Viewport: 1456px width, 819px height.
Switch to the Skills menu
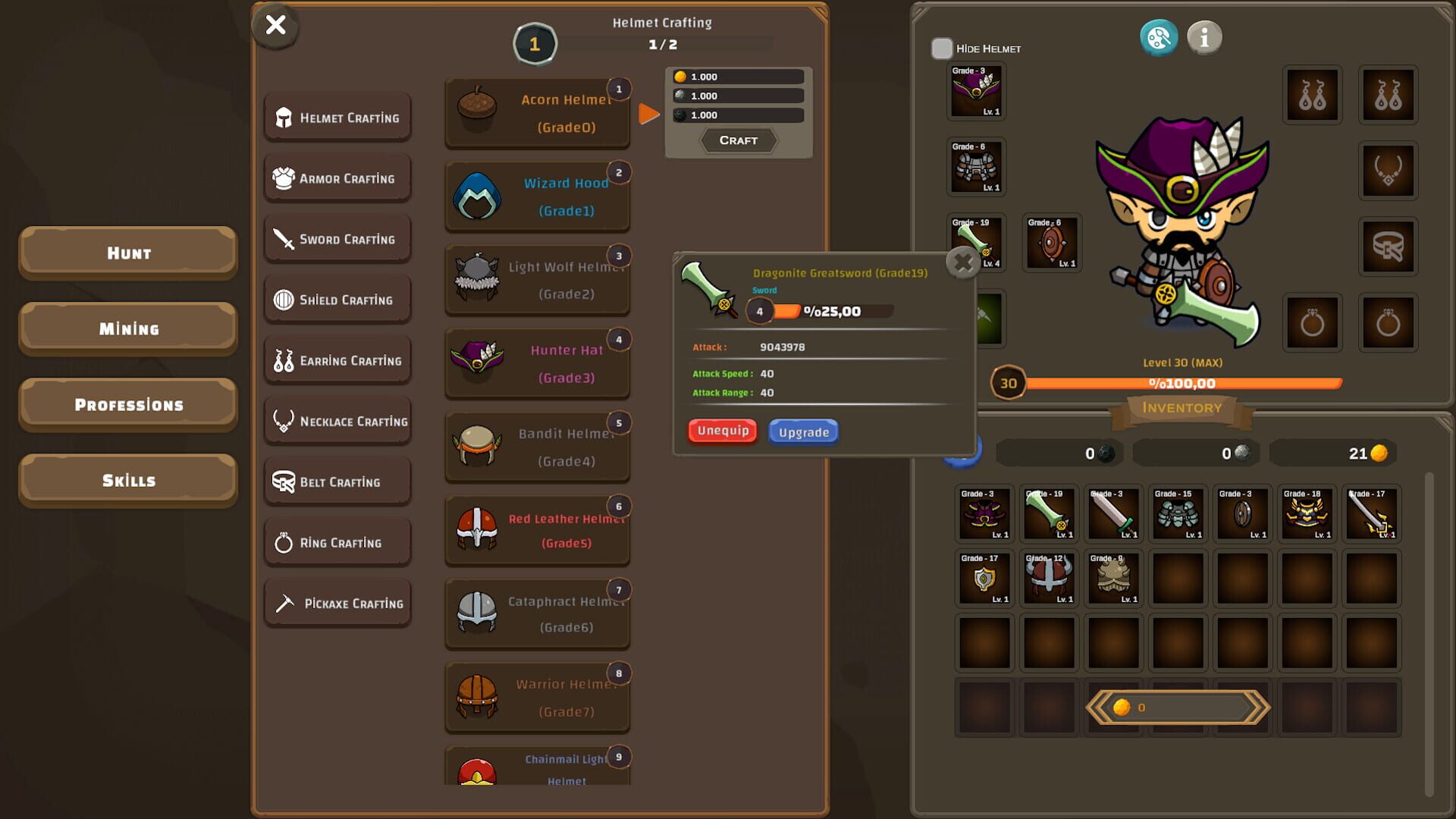pos(127,479)
